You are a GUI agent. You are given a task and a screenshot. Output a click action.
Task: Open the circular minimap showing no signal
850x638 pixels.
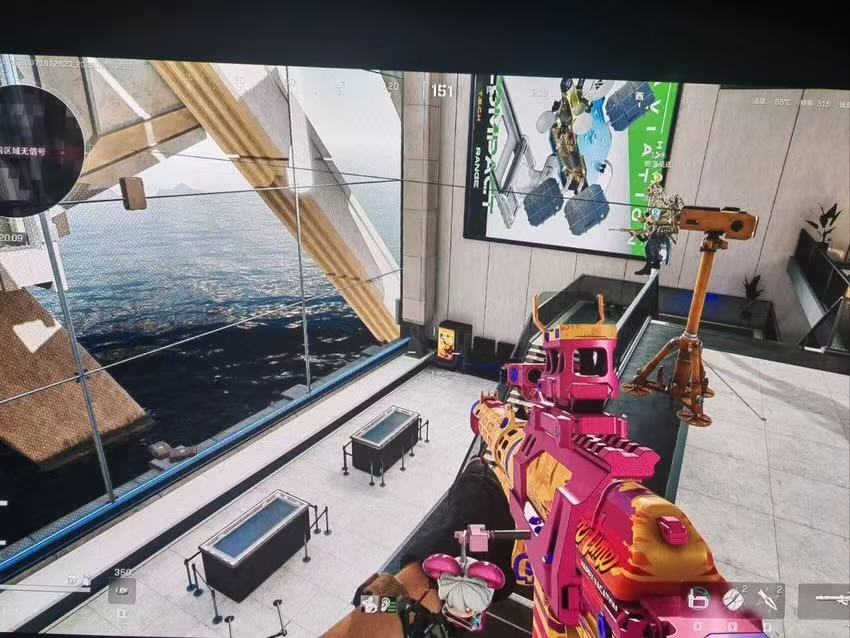[x=38, y=150]
